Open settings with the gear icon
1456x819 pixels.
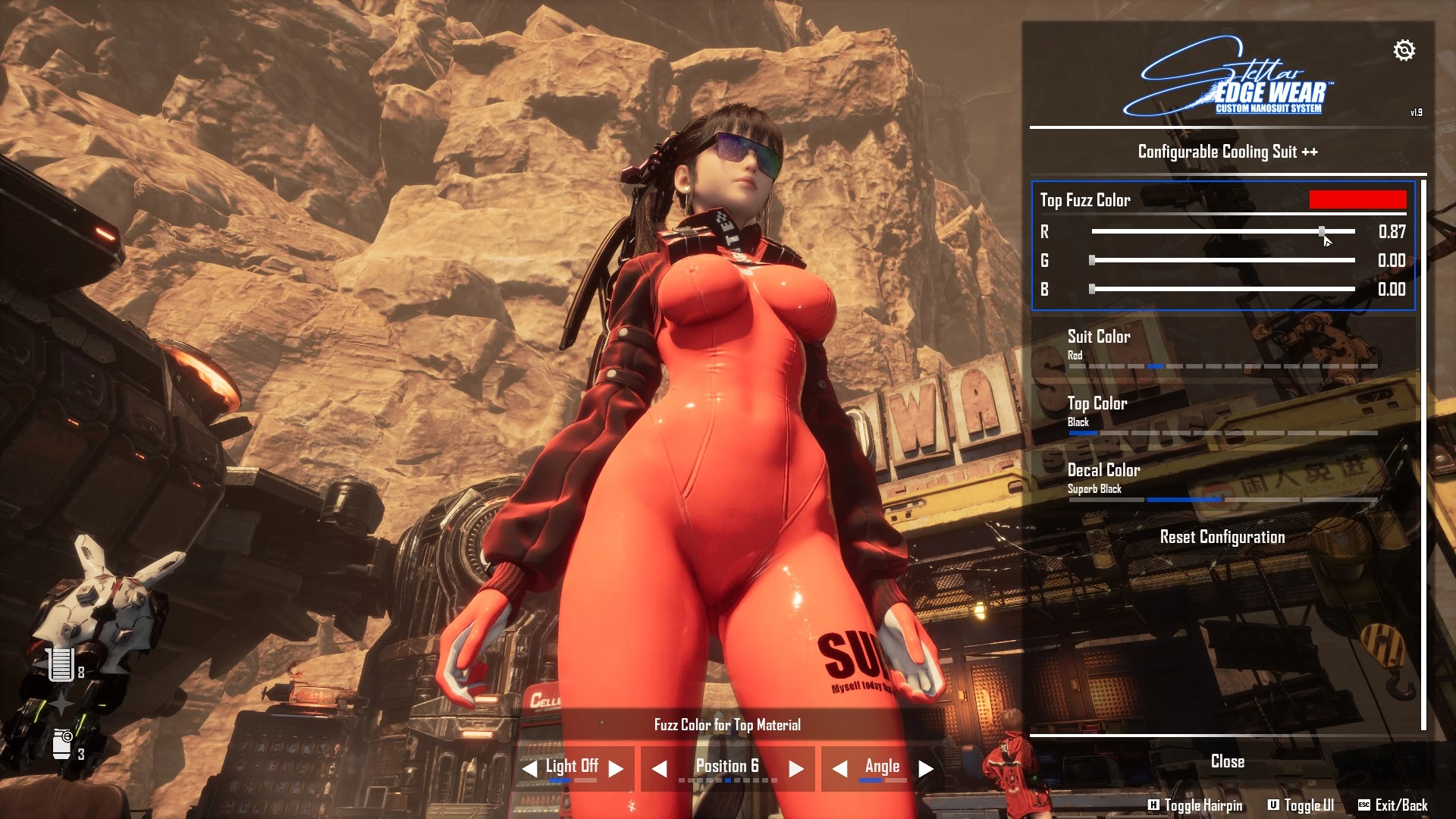click(1404, 51)
